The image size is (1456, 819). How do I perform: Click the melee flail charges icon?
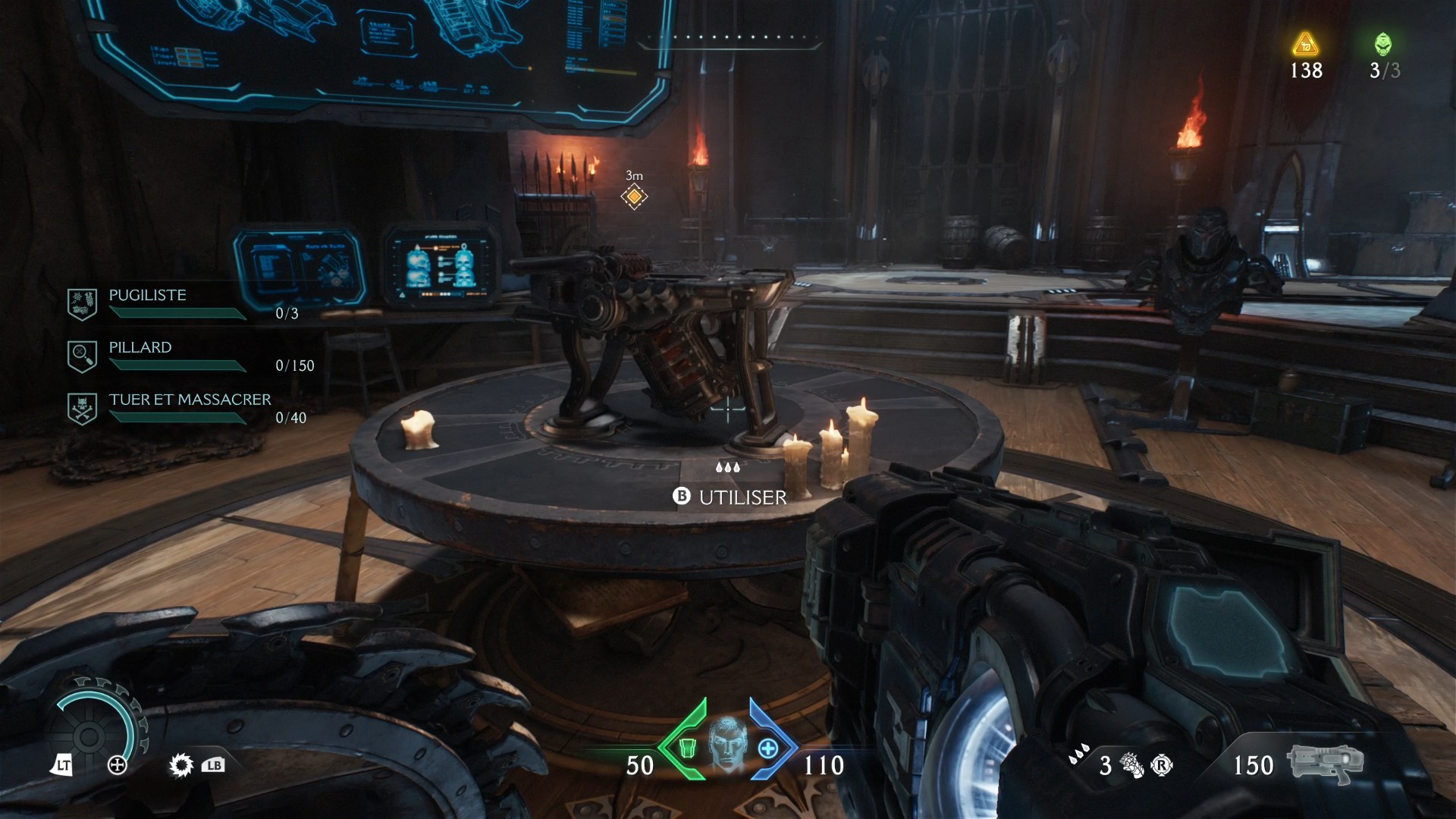tap(1131, 766)
